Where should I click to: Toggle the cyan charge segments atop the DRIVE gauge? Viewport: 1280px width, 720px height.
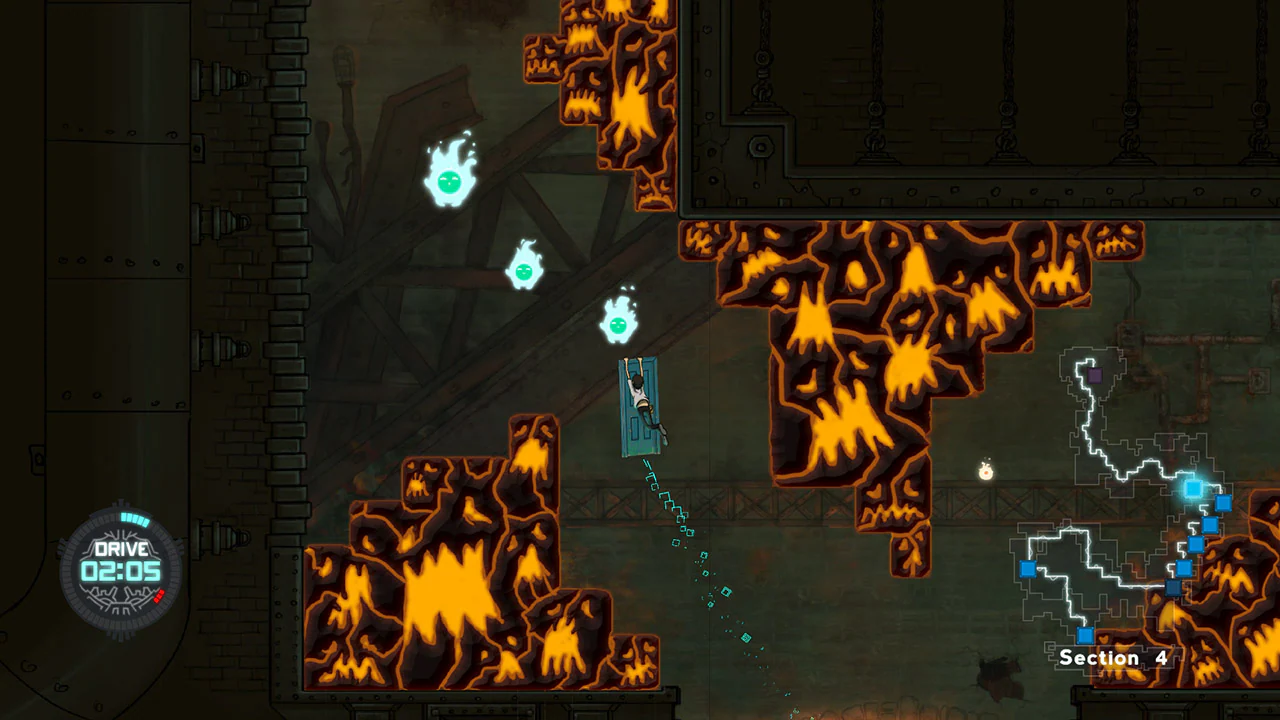[x=136, y=518]
